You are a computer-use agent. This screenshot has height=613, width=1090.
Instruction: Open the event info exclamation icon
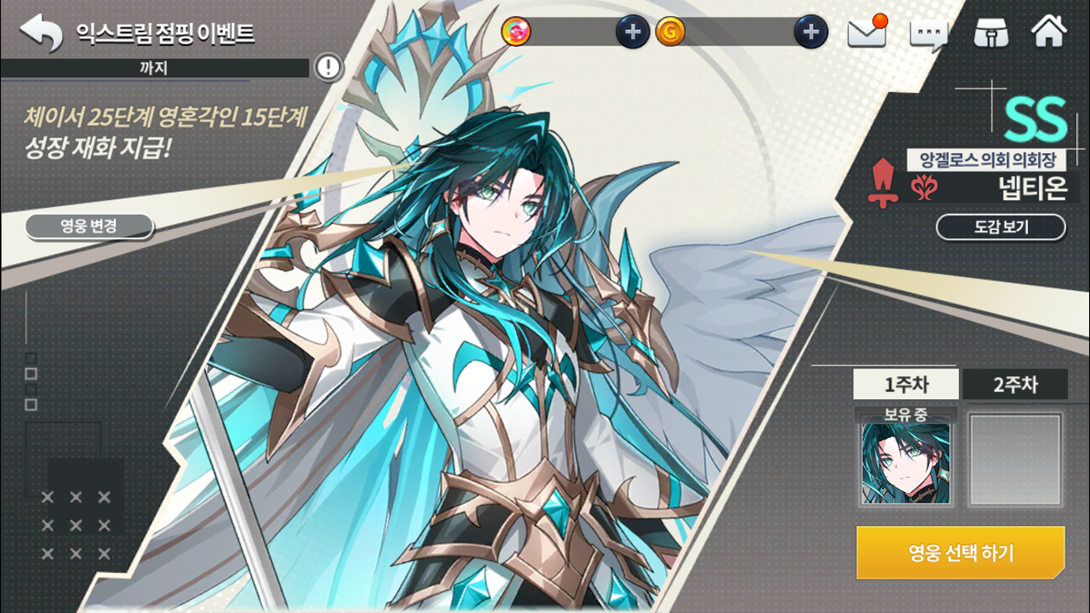328,67
